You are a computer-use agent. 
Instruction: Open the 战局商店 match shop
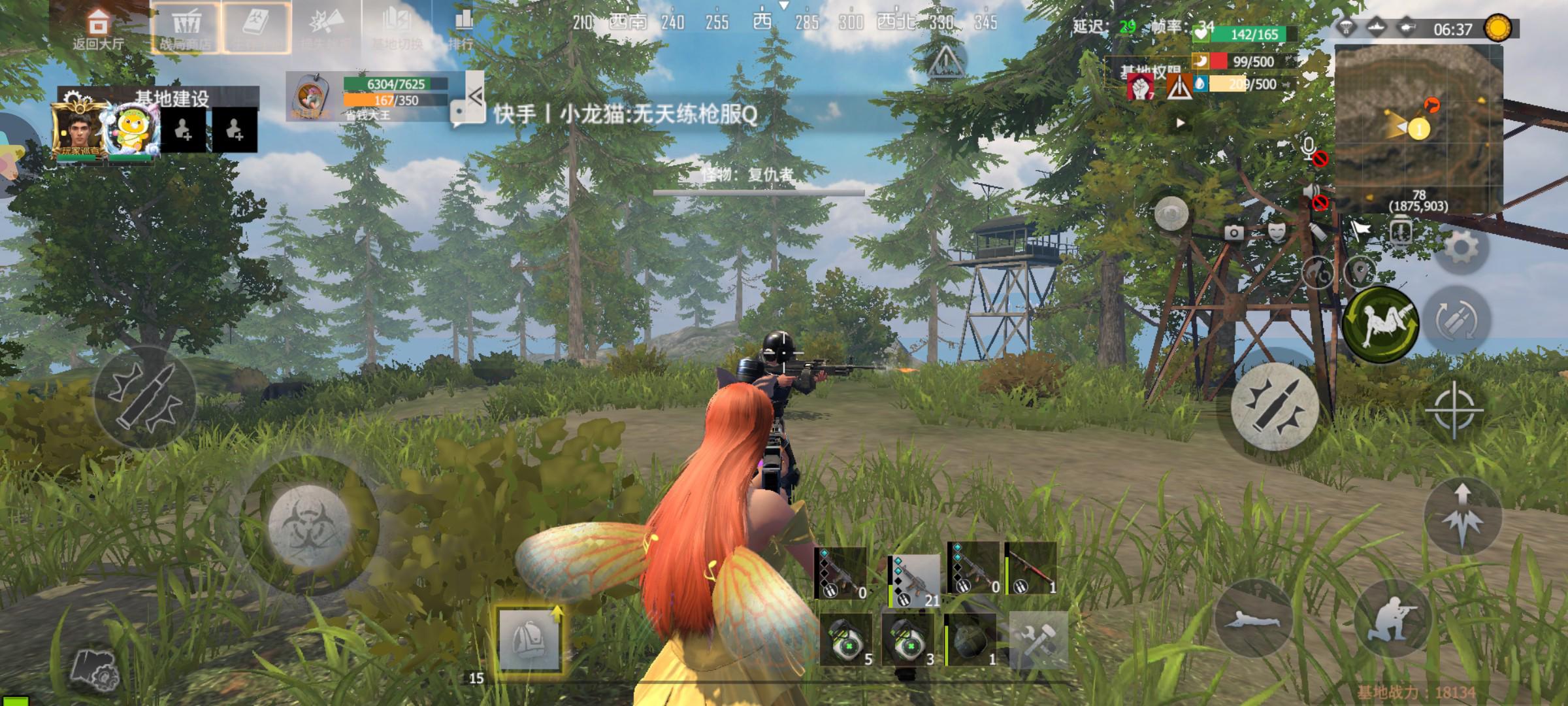tap(186, 29)
